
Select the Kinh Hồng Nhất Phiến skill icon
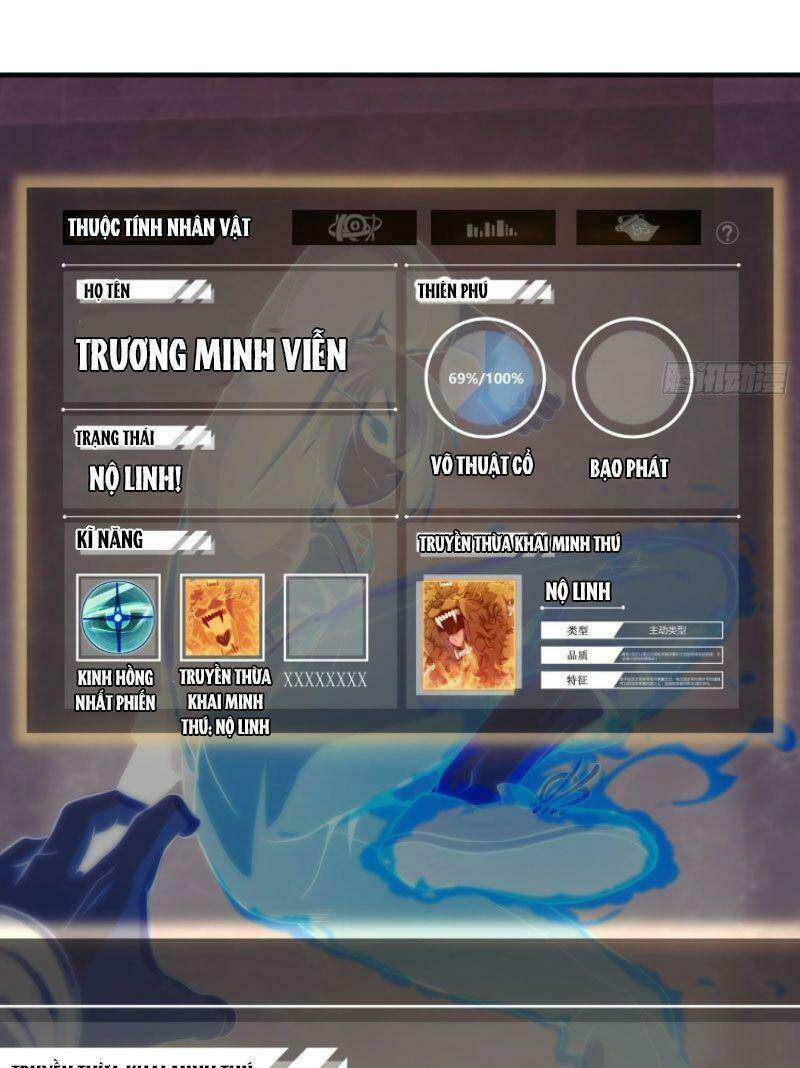pos(118,617)
